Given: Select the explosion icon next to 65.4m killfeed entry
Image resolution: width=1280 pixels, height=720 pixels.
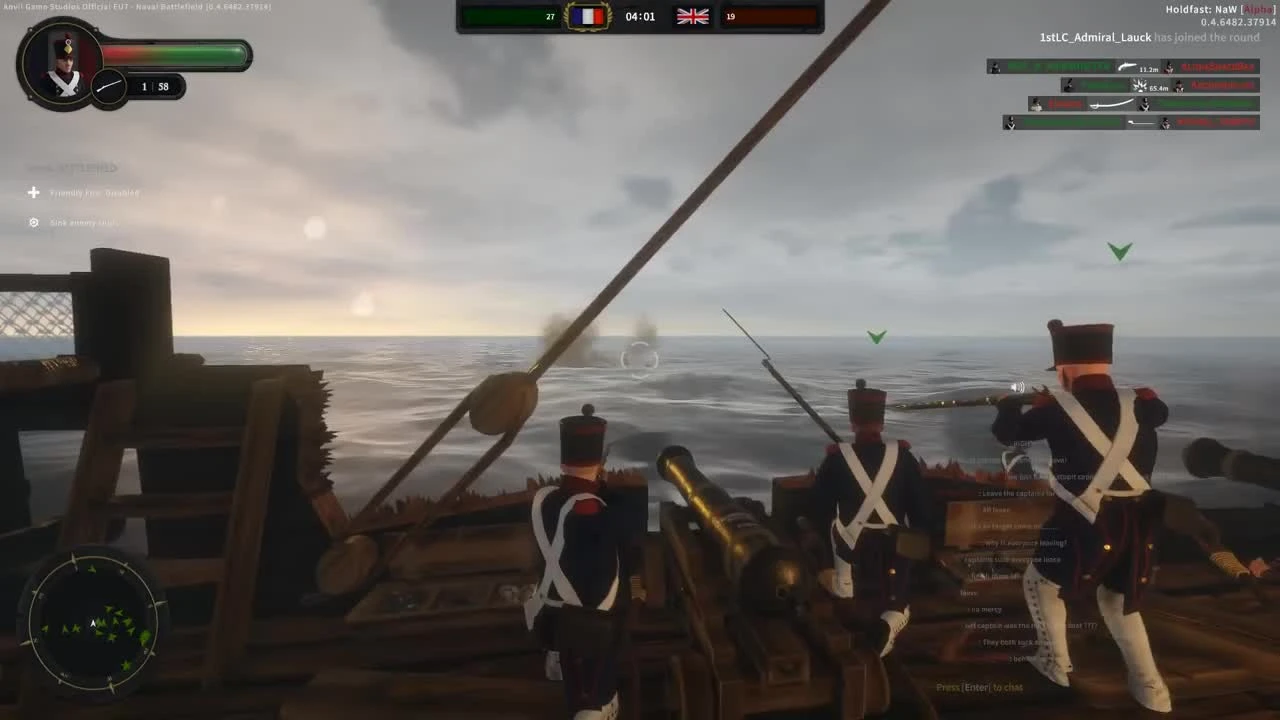Looking at the screenshot, I should 1139,85.
